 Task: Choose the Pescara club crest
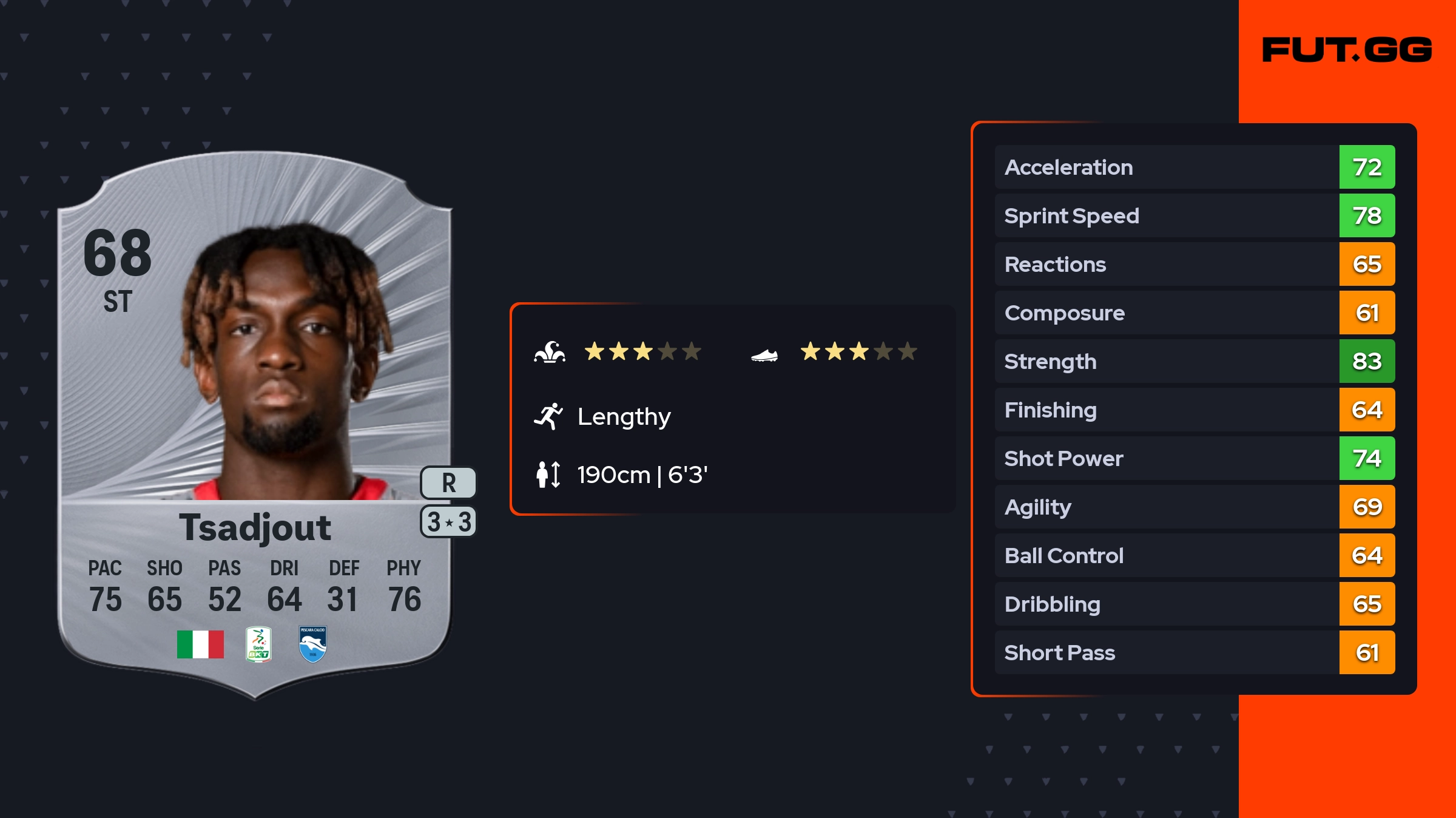[x=312, y=644]
